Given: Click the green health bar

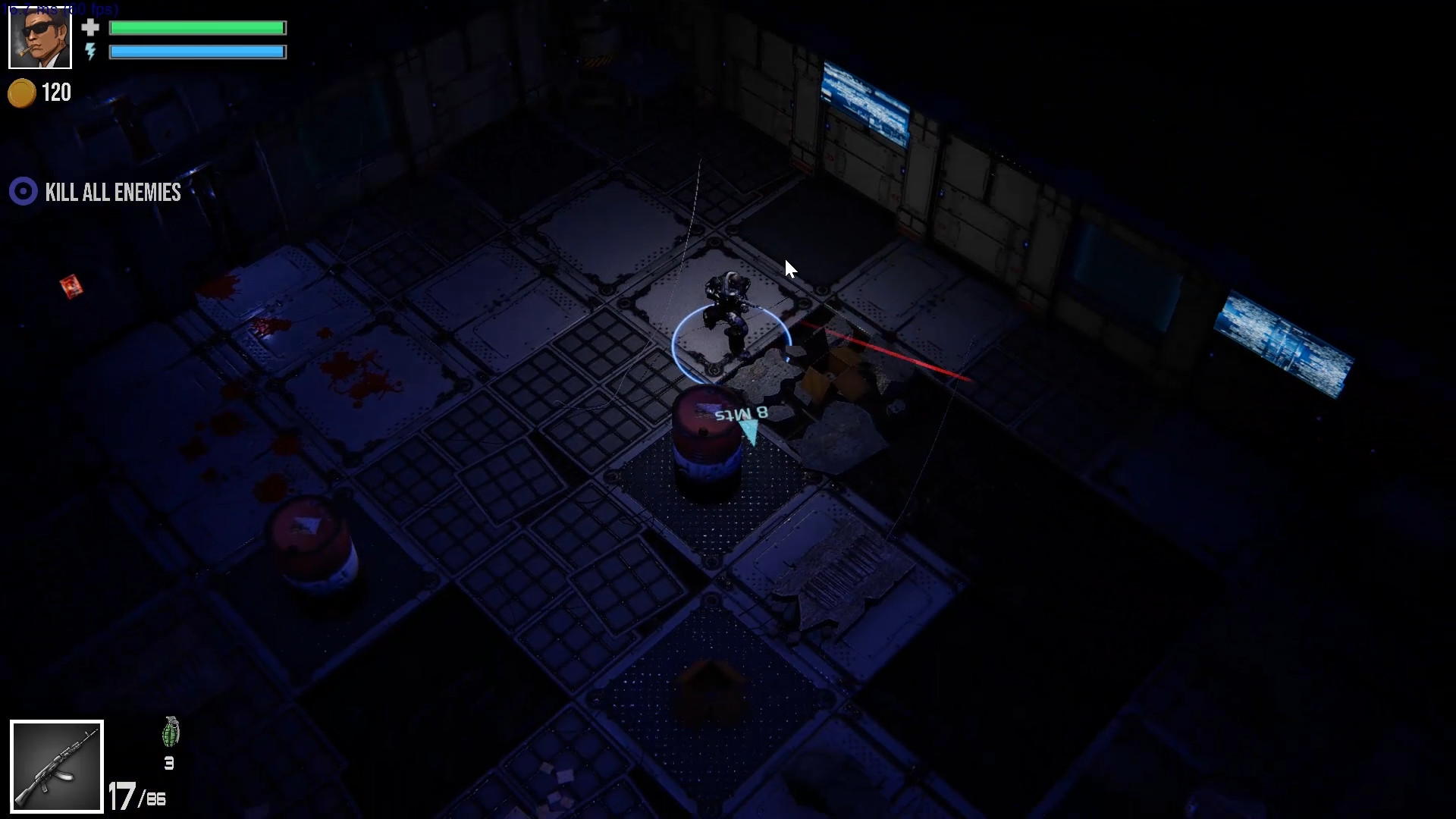Looking at the screenshot, I should pyautogui.click(x=197, y=27).
